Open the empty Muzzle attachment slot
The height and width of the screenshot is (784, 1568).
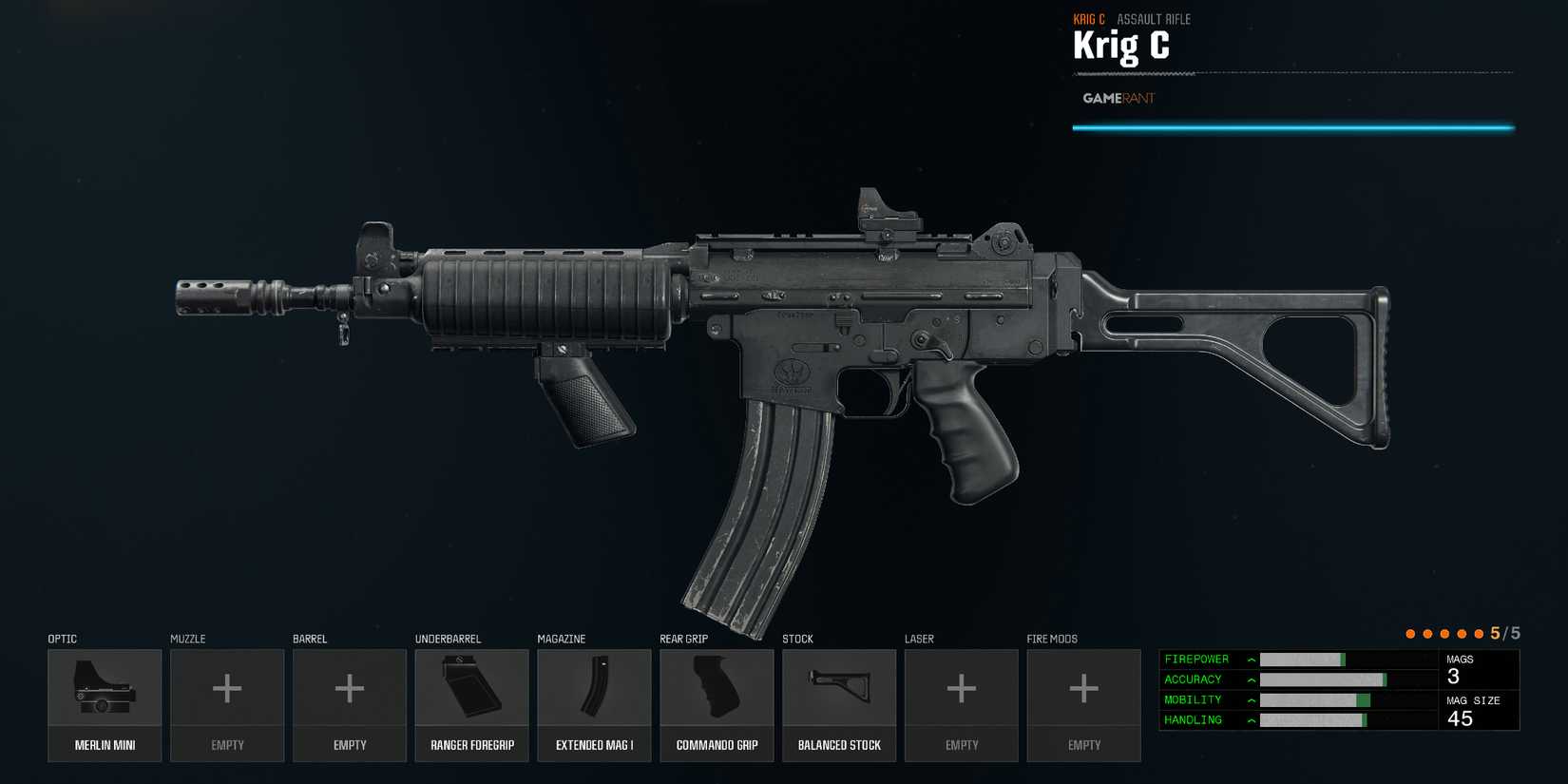(x=226, y=703)
